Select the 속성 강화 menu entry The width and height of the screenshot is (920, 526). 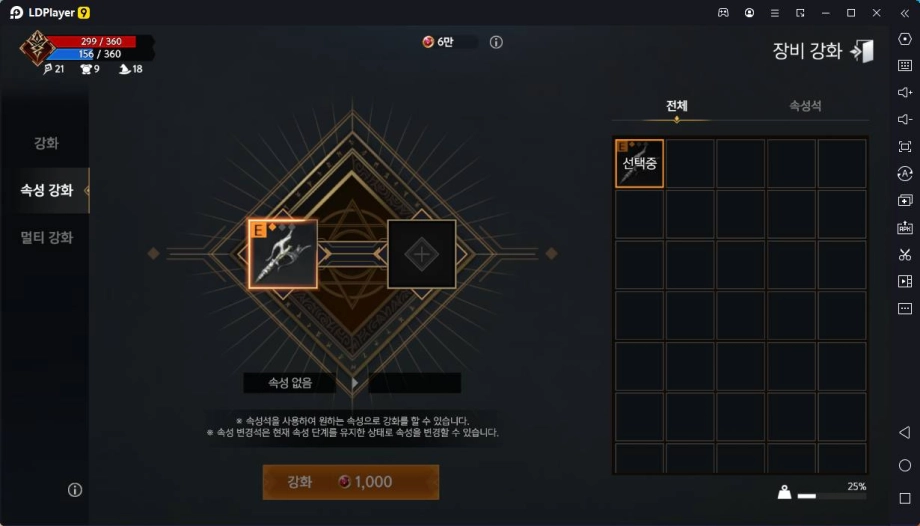click(46, 190)
